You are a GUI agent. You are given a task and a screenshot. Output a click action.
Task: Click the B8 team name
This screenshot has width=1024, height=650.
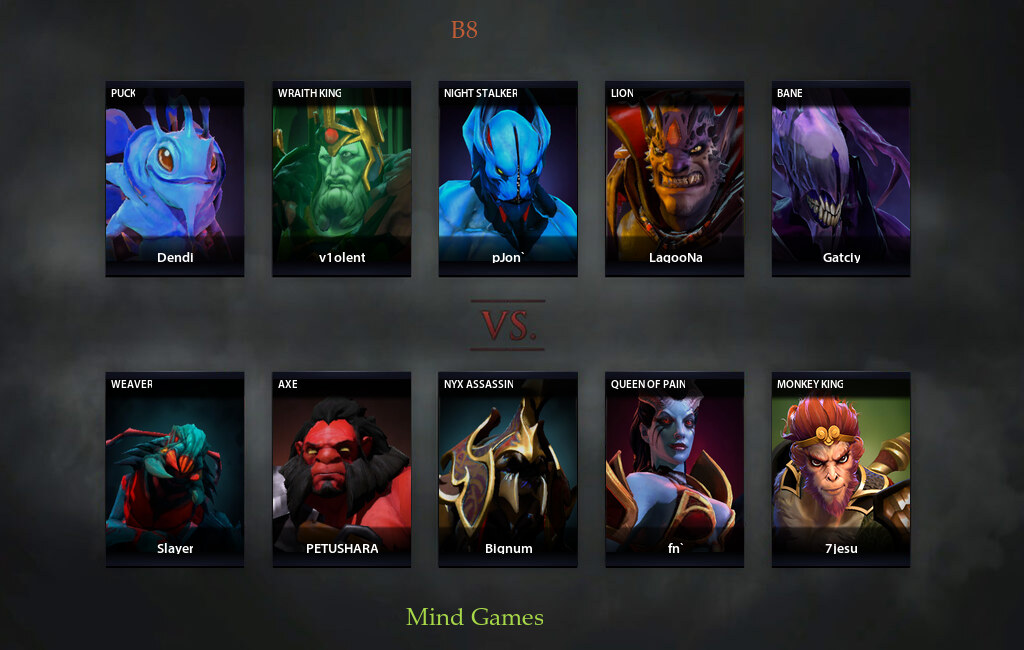pos(464,30)
